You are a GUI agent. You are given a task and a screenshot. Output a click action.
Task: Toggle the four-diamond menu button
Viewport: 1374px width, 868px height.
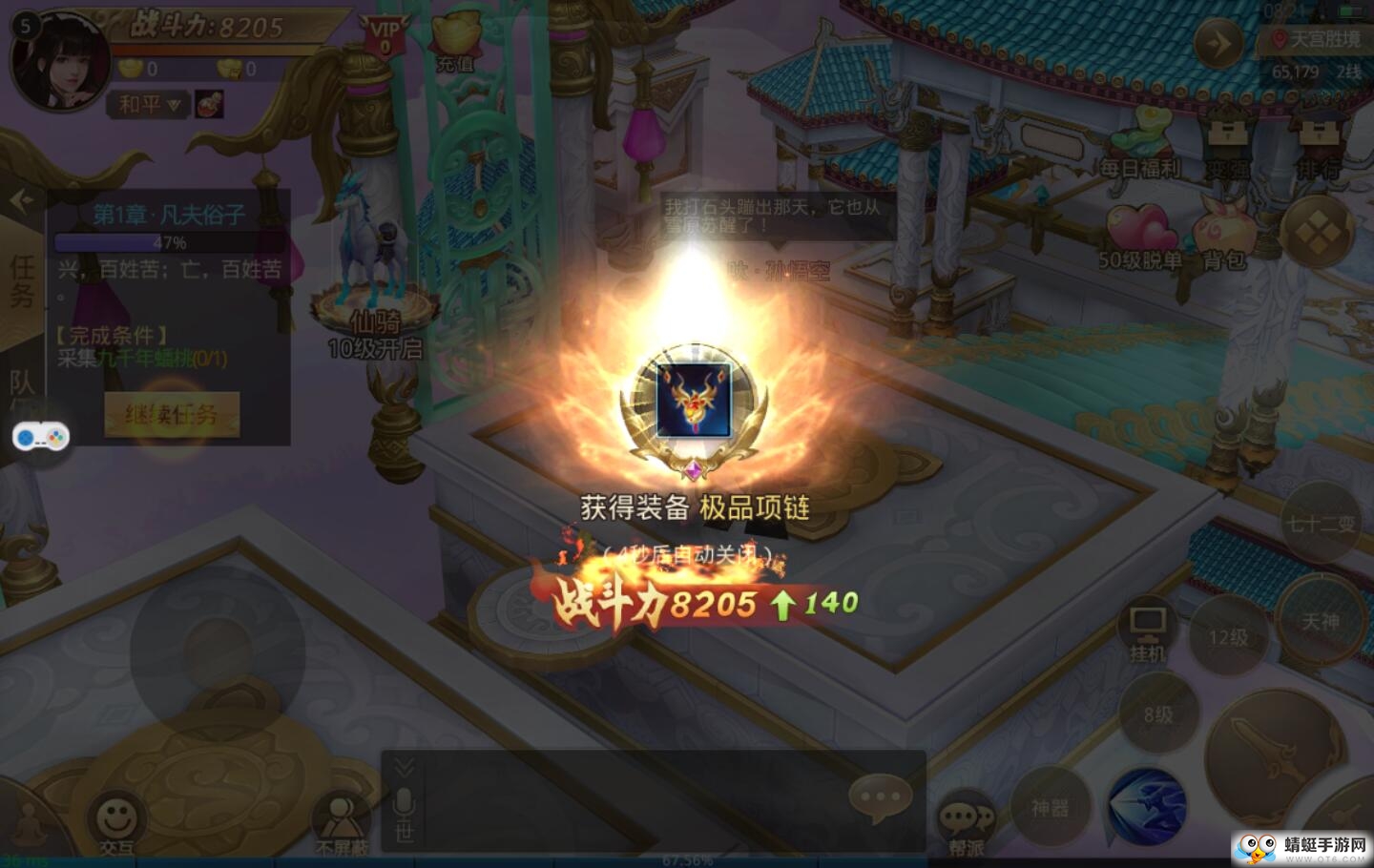1317,232
